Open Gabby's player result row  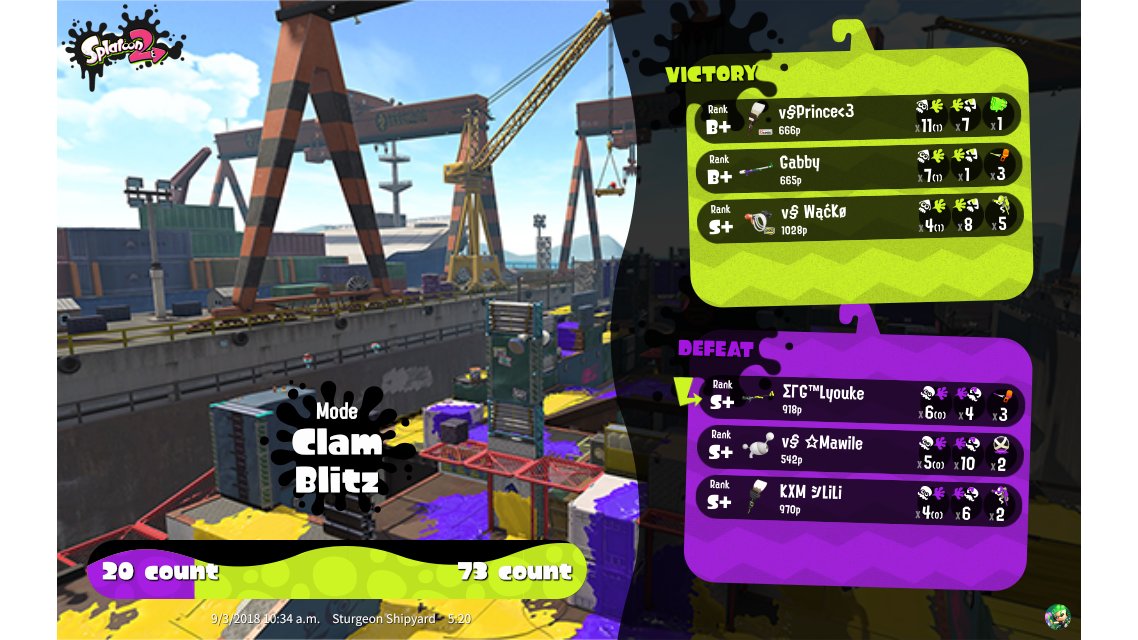(x=858, y=166)
